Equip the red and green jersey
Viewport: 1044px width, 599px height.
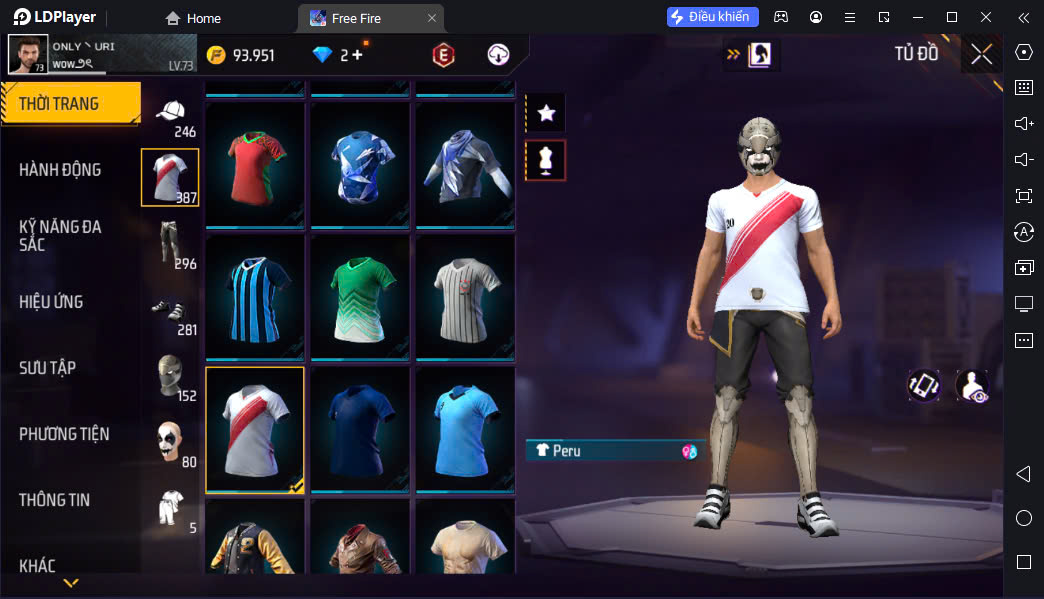[x=255, y=165]
